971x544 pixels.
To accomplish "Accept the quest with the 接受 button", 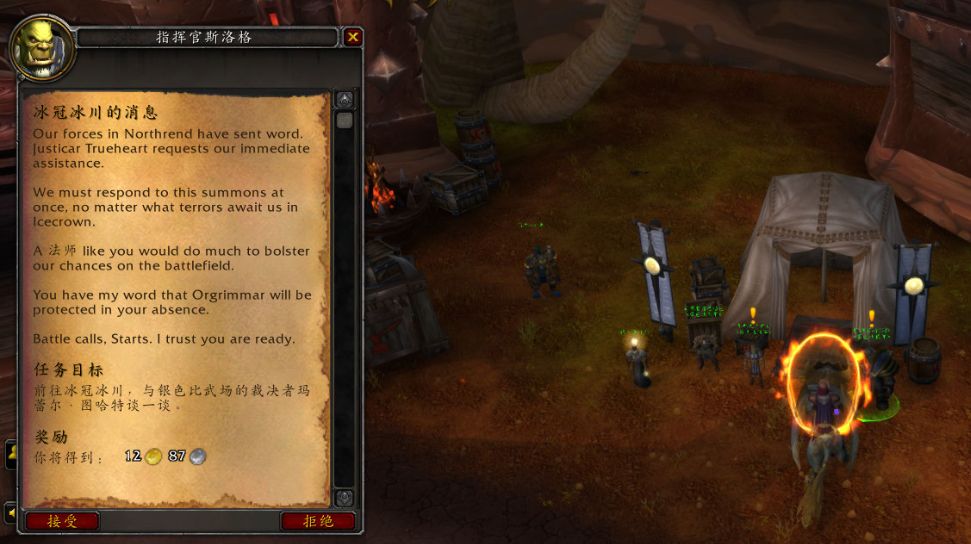I will pyautogui.click(x=63, y=521).
